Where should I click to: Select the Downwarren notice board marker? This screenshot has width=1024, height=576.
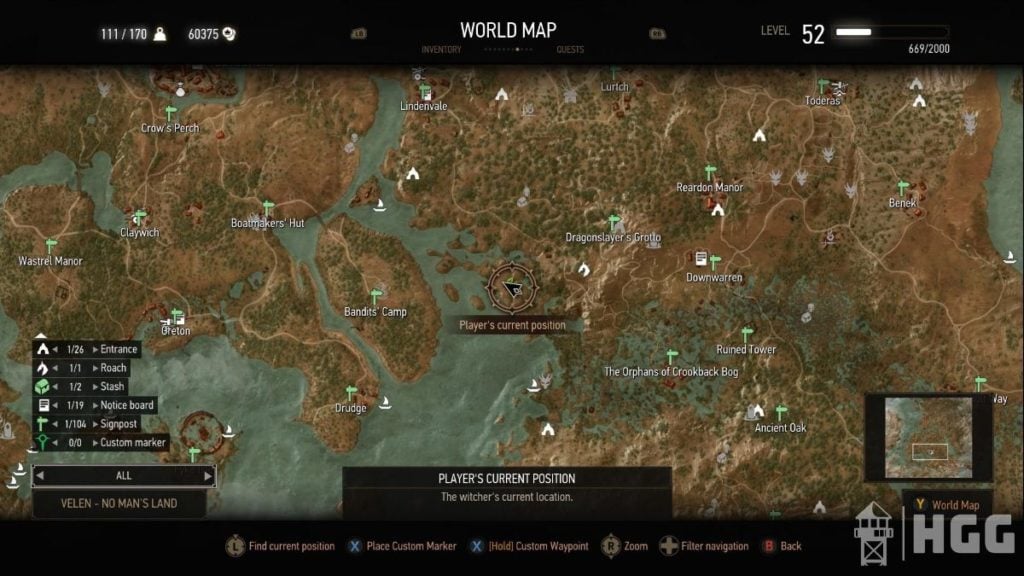coord(701,259)
